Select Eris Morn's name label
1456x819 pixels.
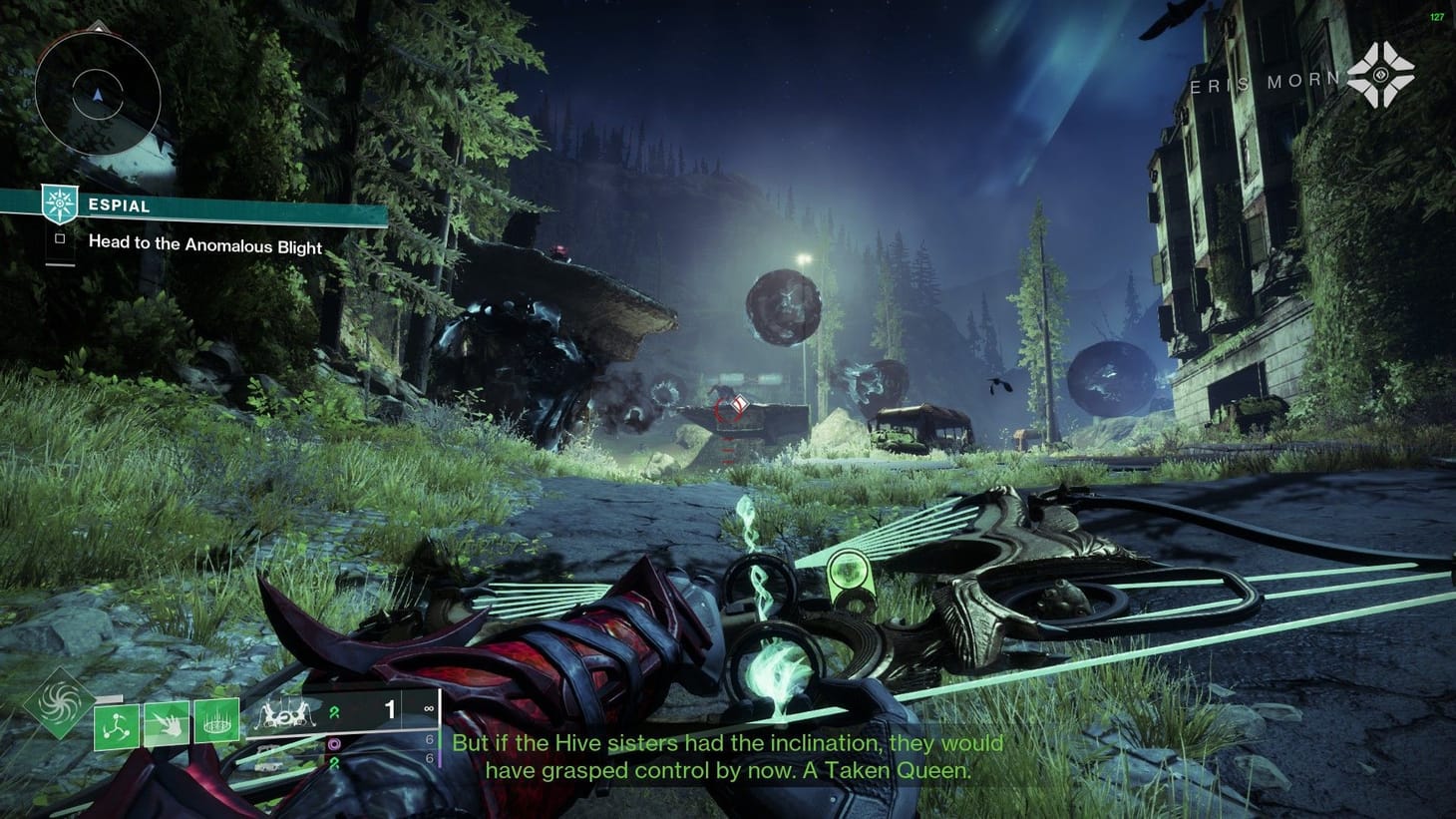pos(1267,80)
